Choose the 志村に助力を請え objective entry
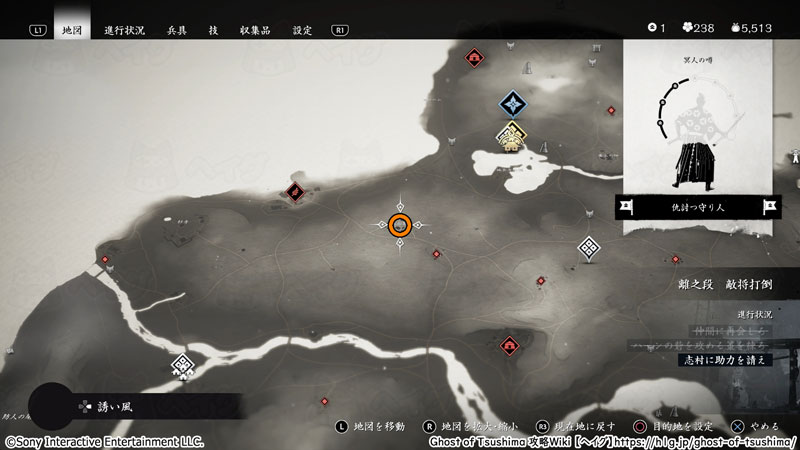The width and height of the screenshot is (800, 450). click(726, 360)
